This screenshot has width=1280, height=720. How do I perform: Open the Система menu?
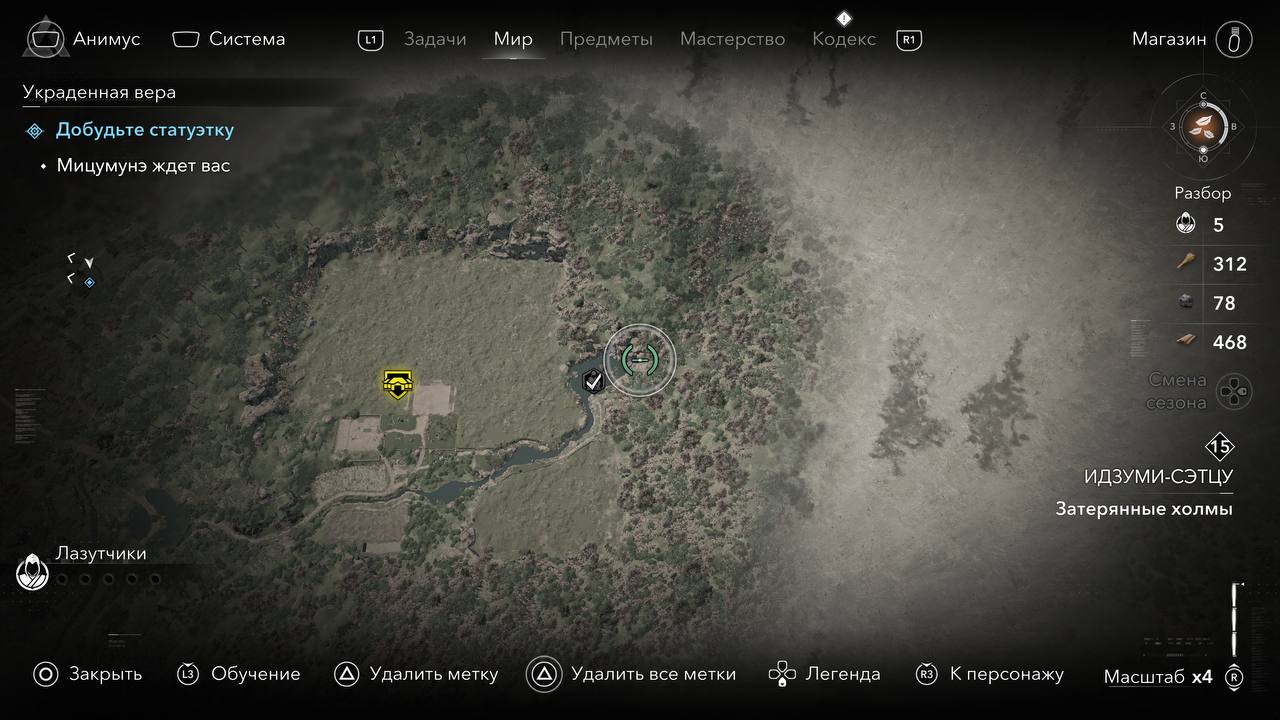tap(229, 39)
